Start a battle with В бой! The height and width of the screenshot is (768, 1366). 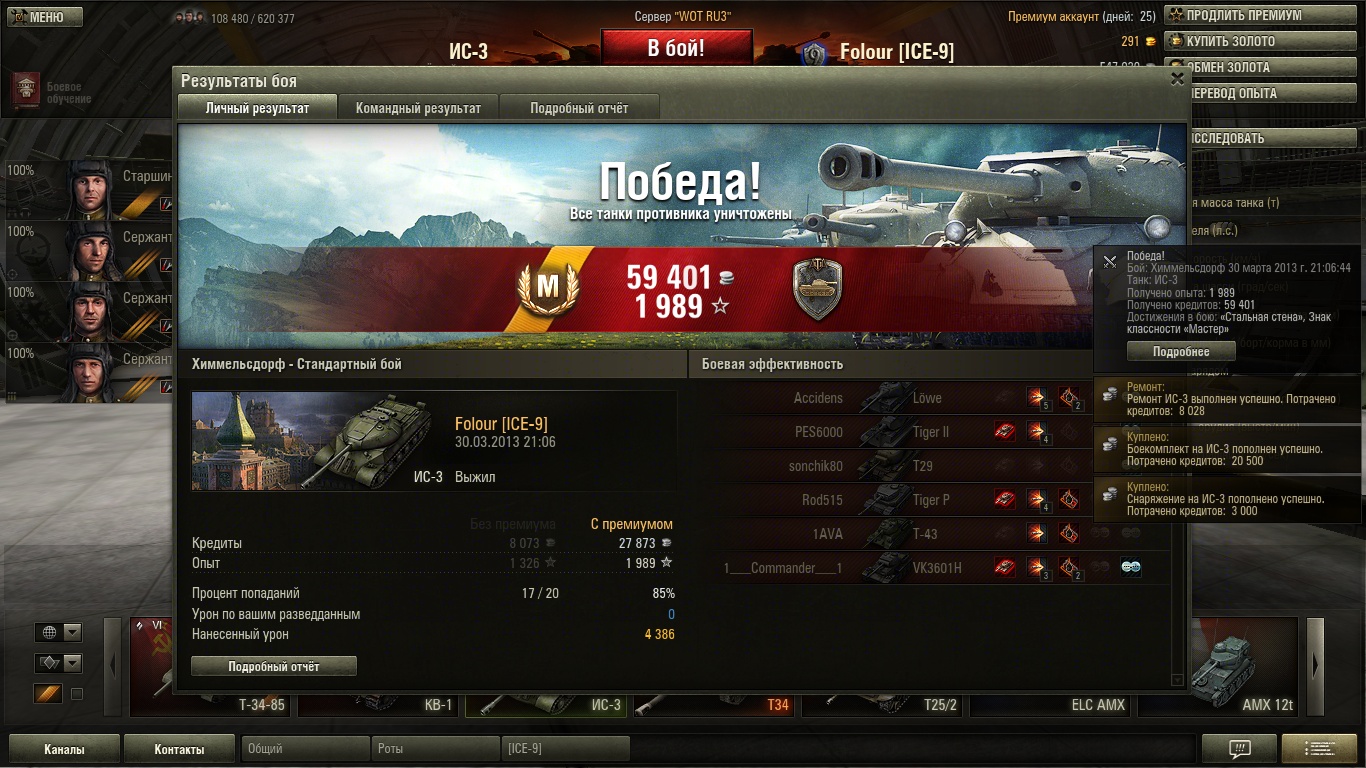[x=676, y=47]
